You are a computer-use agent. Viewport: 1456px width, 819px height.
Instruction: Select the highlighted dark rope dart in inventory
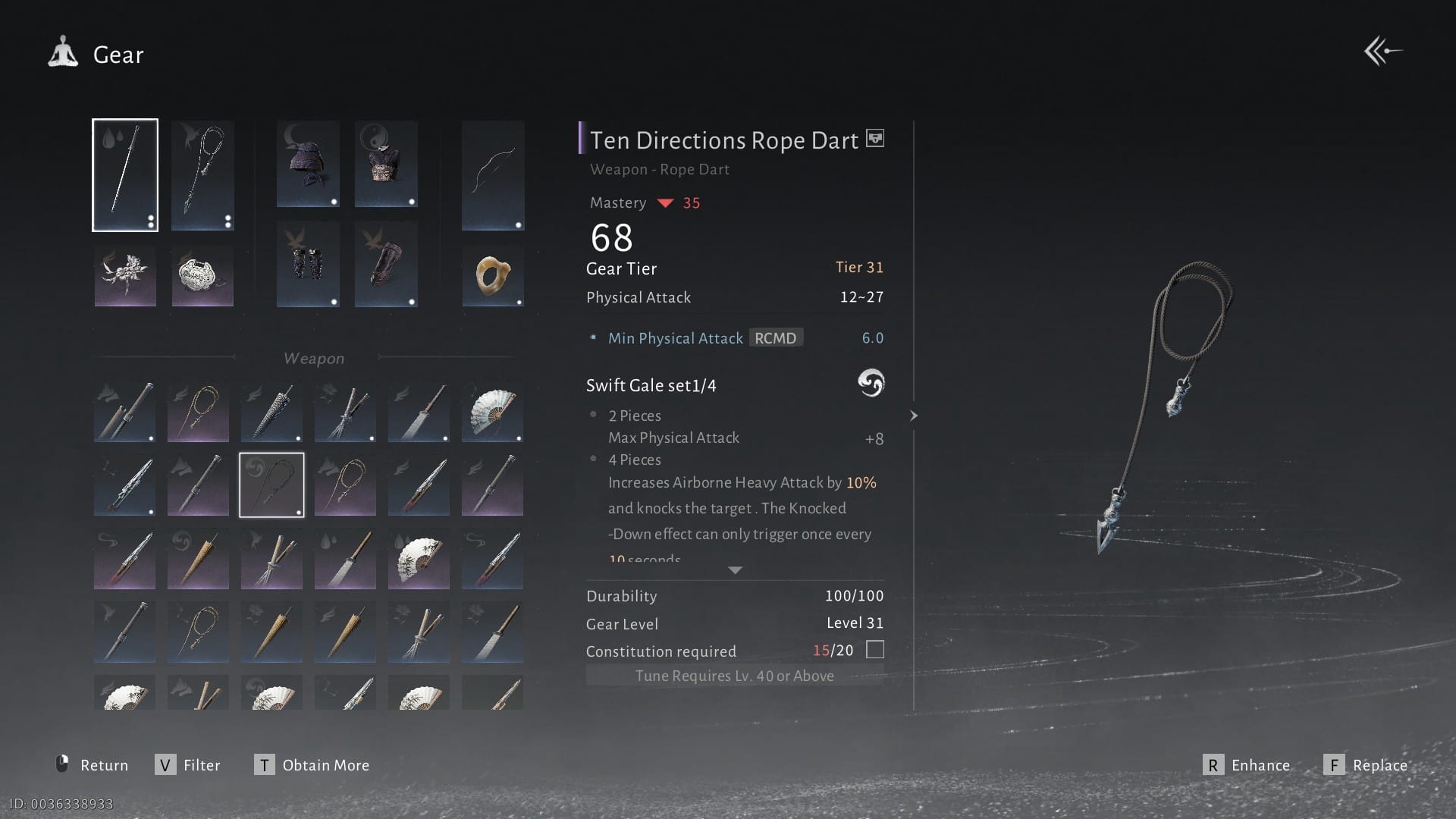(x=271, y=485)
